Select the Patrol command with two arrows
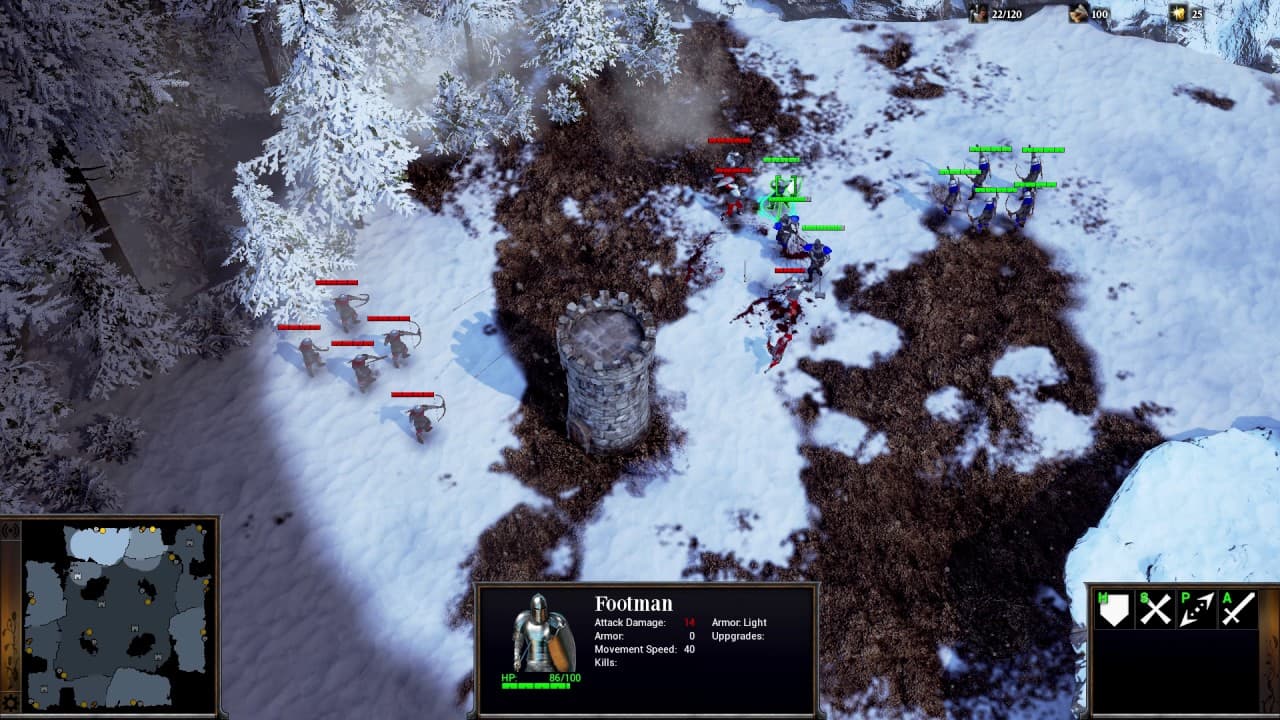 (x=1196, y=609)
